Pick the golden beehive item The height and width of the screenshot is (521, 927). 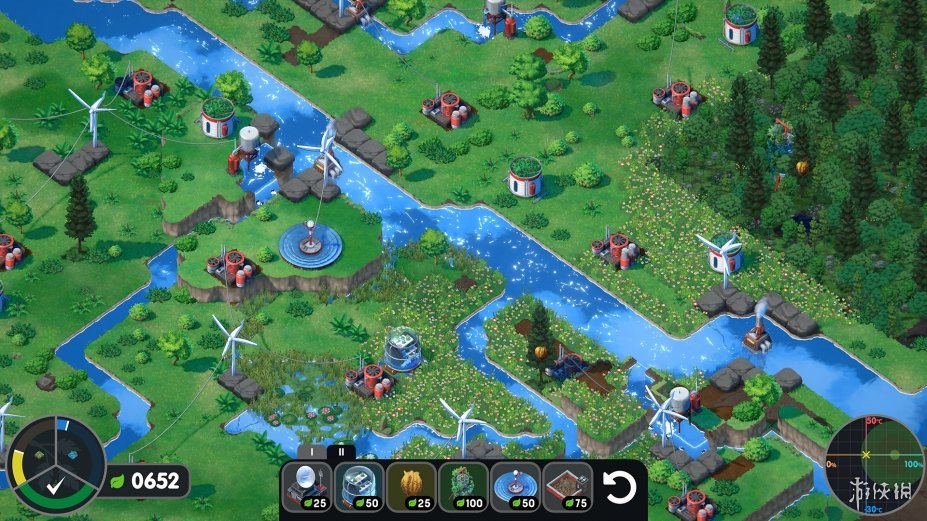click(x=411, y=487)
